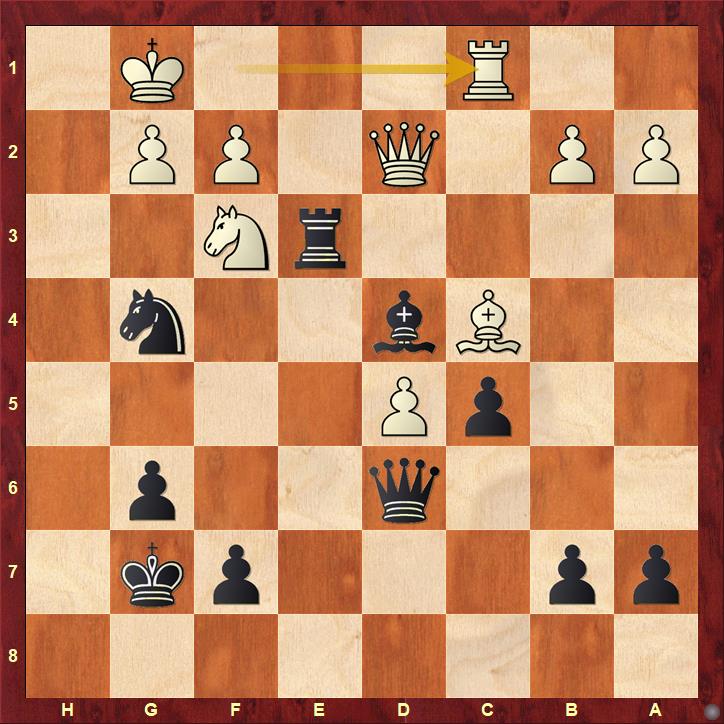Pick the black pawn on b7
The image size is (724, 724).
[x=573, y=575]
